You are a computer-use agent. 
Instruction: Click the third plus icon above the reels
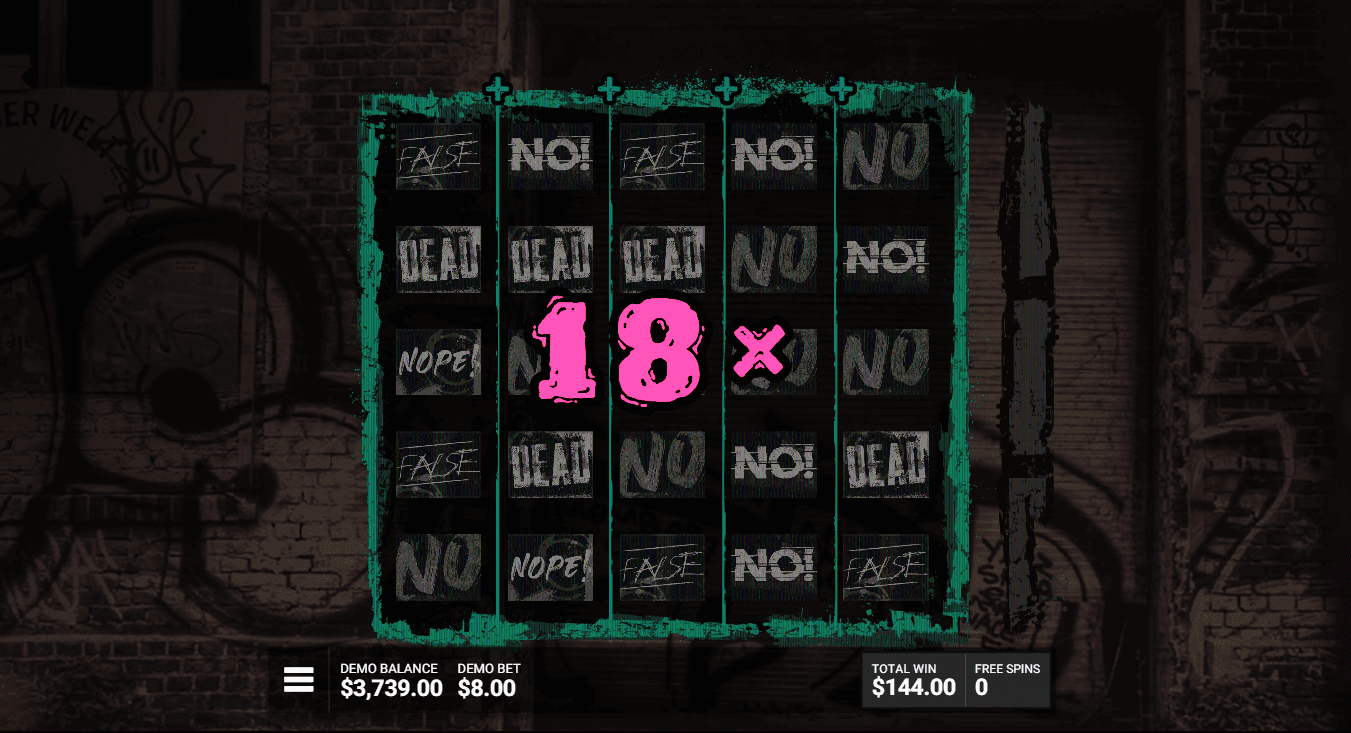(x=725, y=88)
